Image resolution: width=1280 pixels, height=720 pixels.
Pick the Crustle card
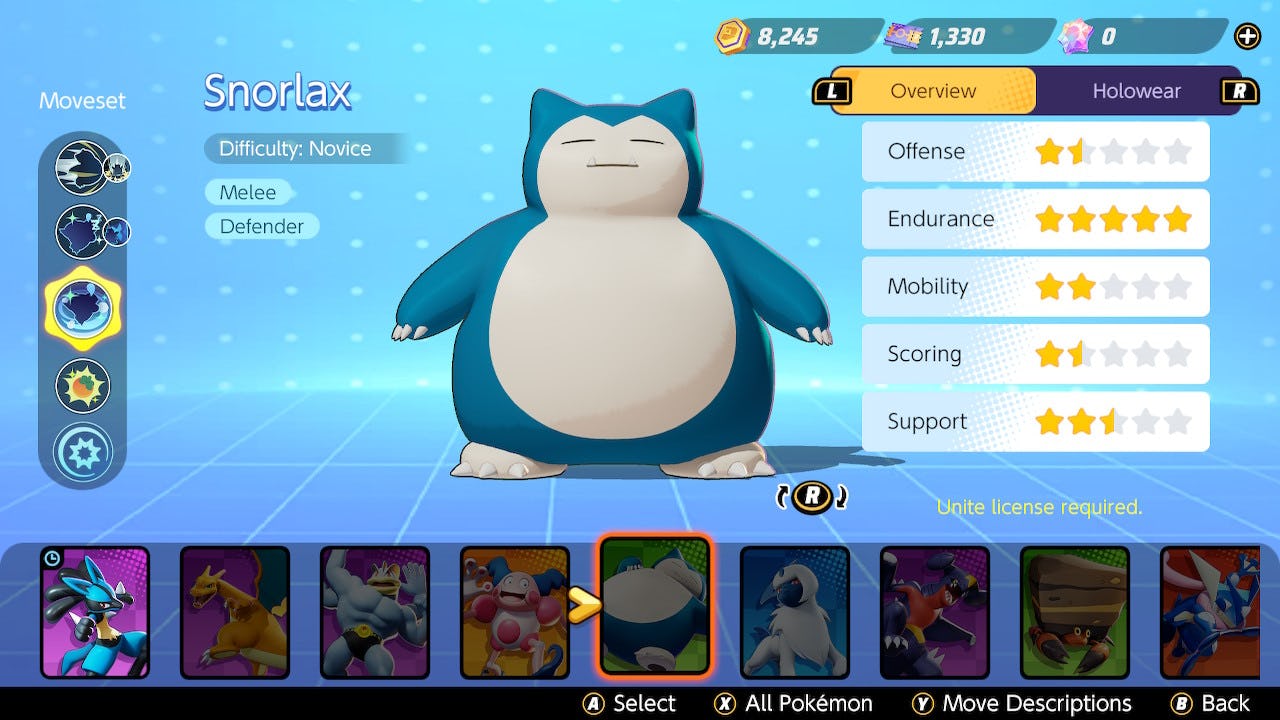click(1075, 611)
